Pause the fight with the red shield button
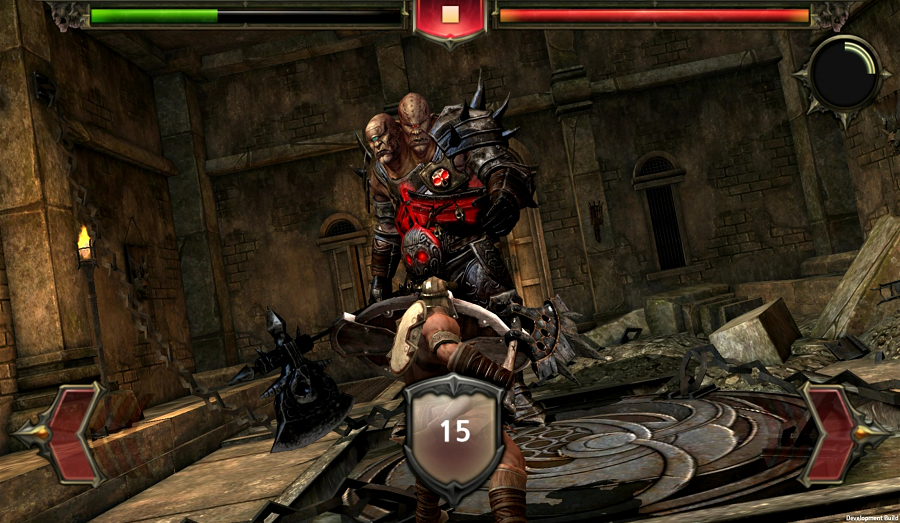900x523 pixels. click(x=449, y=17)
